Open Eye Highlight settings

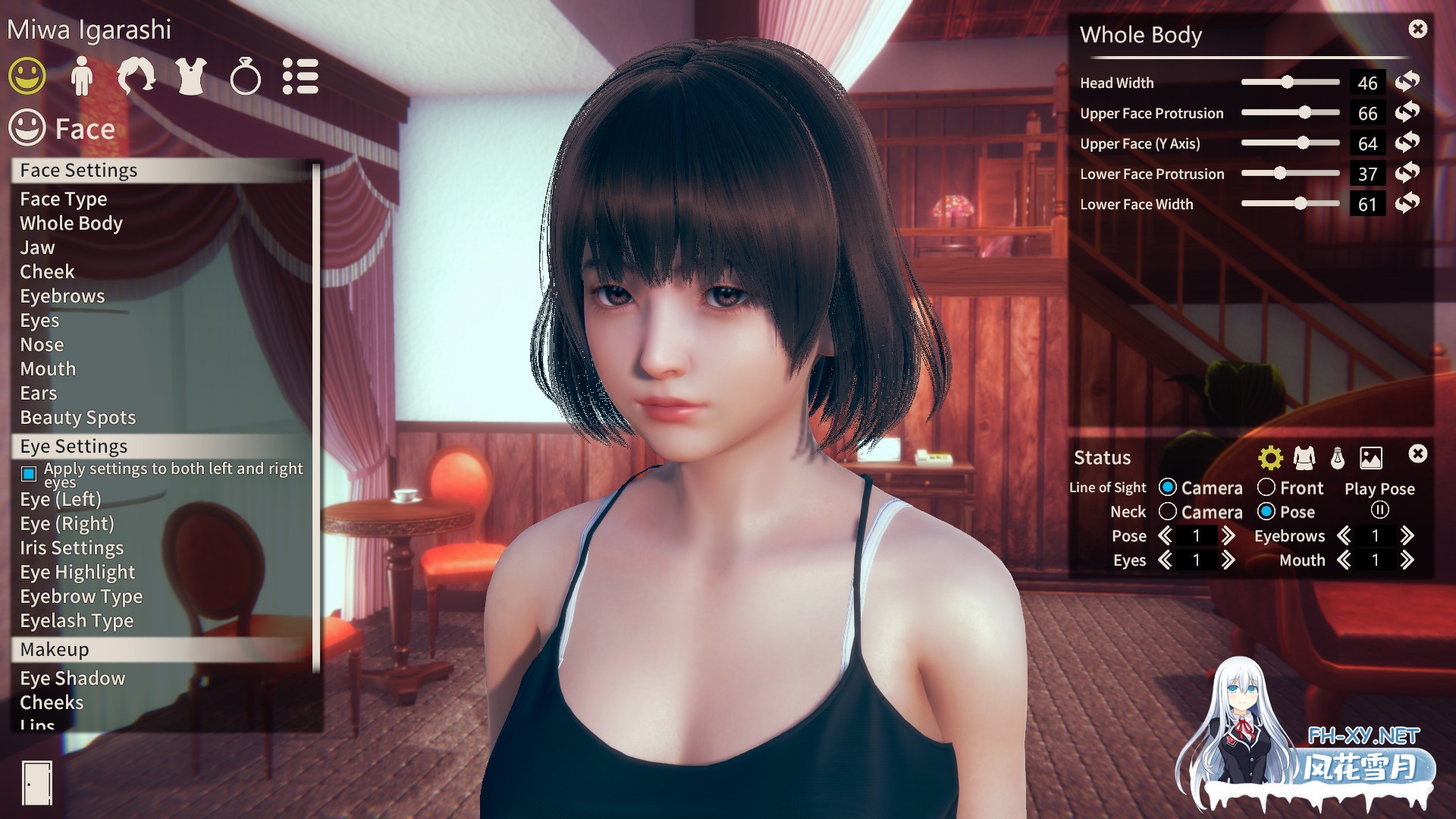pos(77,572)
